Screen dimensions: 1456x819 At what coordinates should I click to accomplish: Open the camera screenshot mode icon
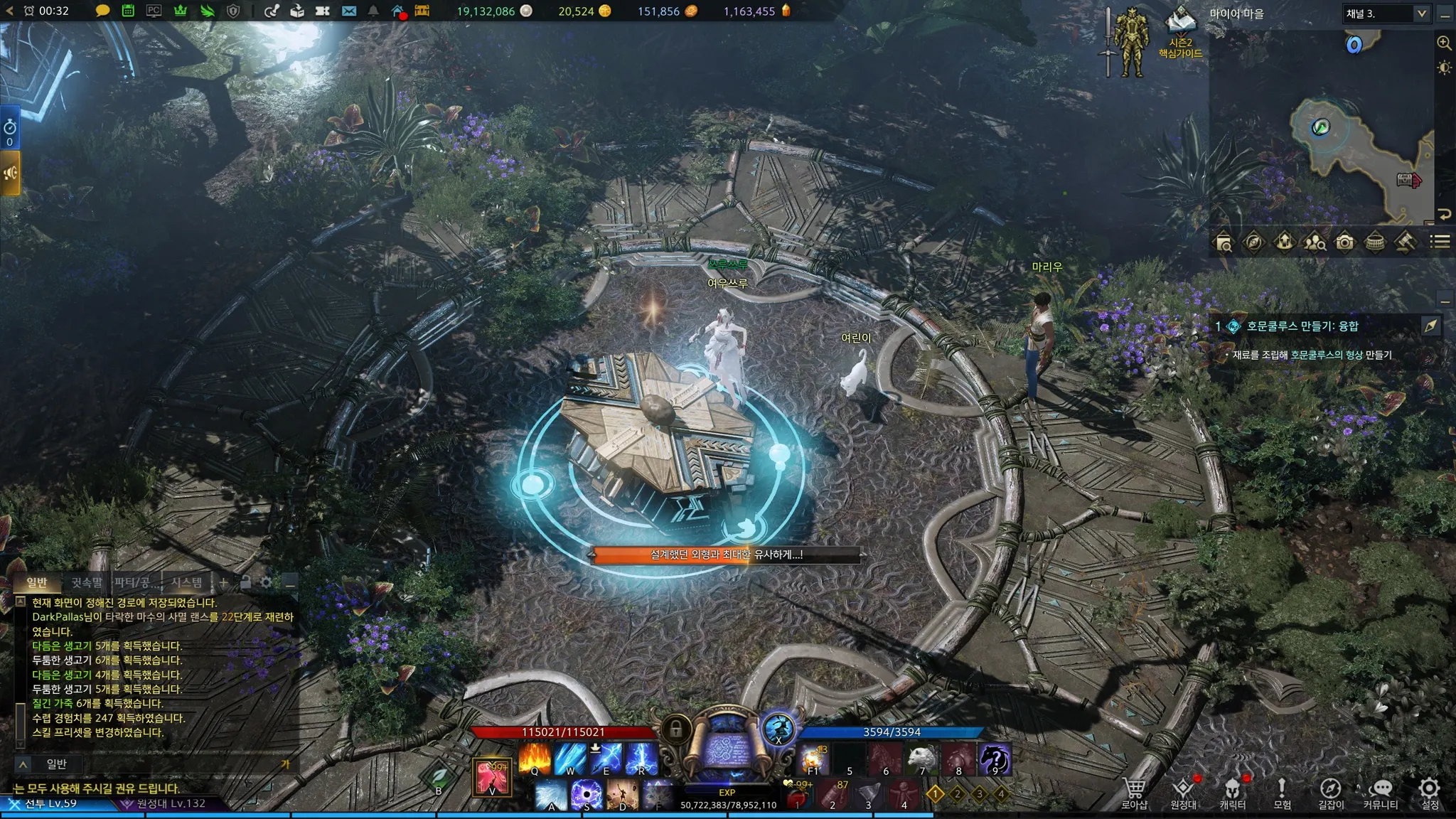tap(1344, 242)
